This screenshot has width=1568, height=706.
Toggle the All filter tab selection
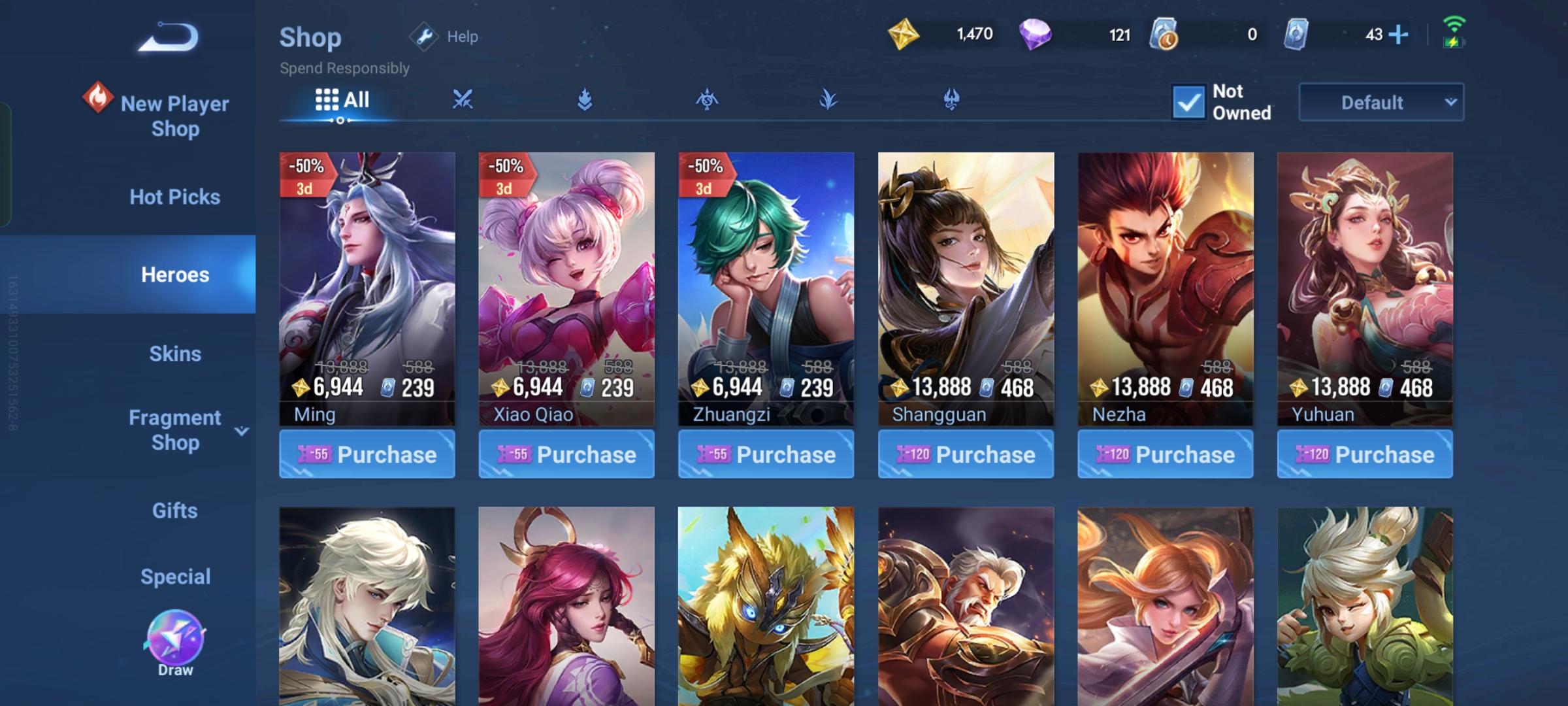(342, 99)
